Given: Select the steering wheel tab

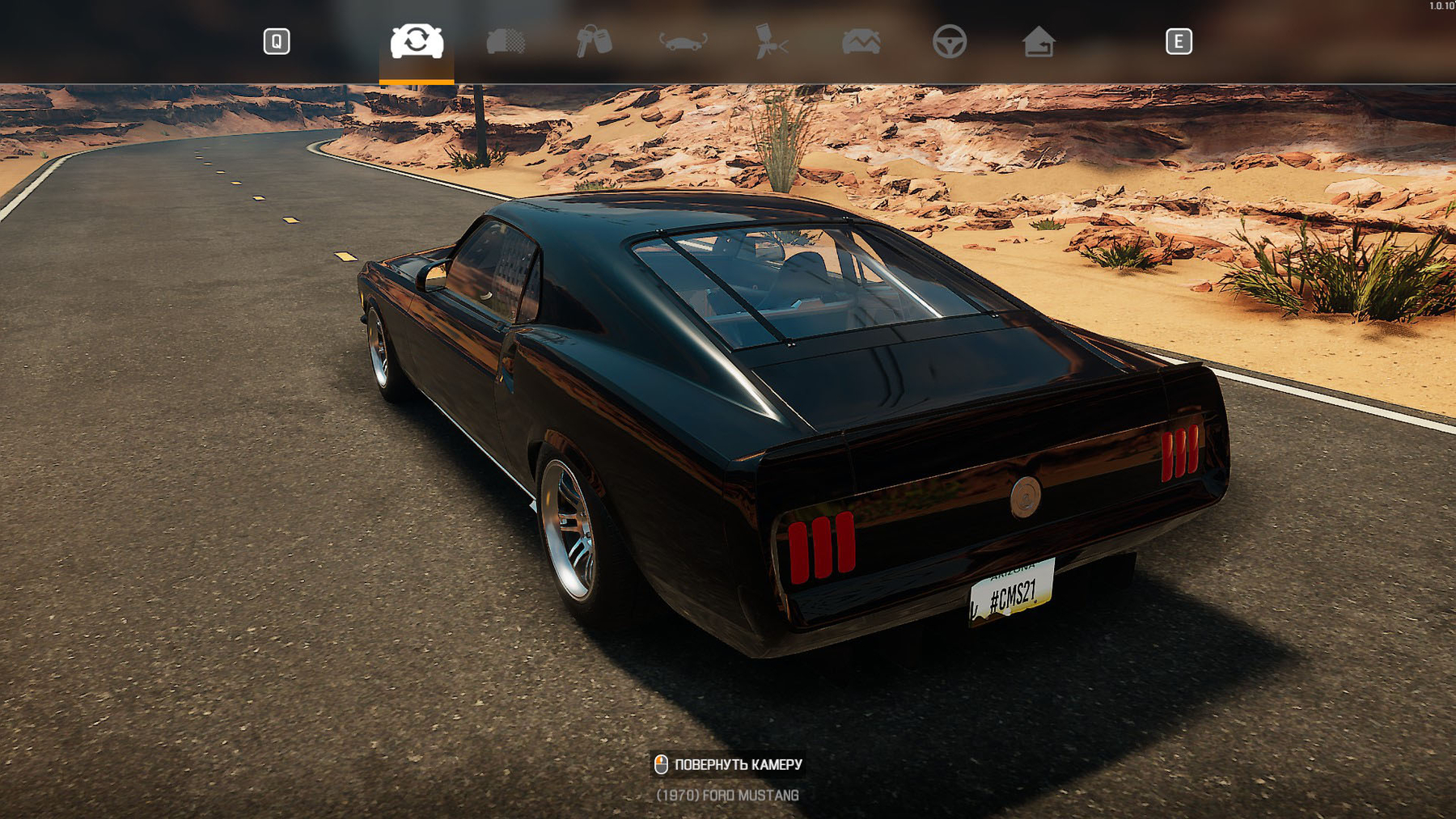Looking at the screenshot, I should [x=949, y=41].
